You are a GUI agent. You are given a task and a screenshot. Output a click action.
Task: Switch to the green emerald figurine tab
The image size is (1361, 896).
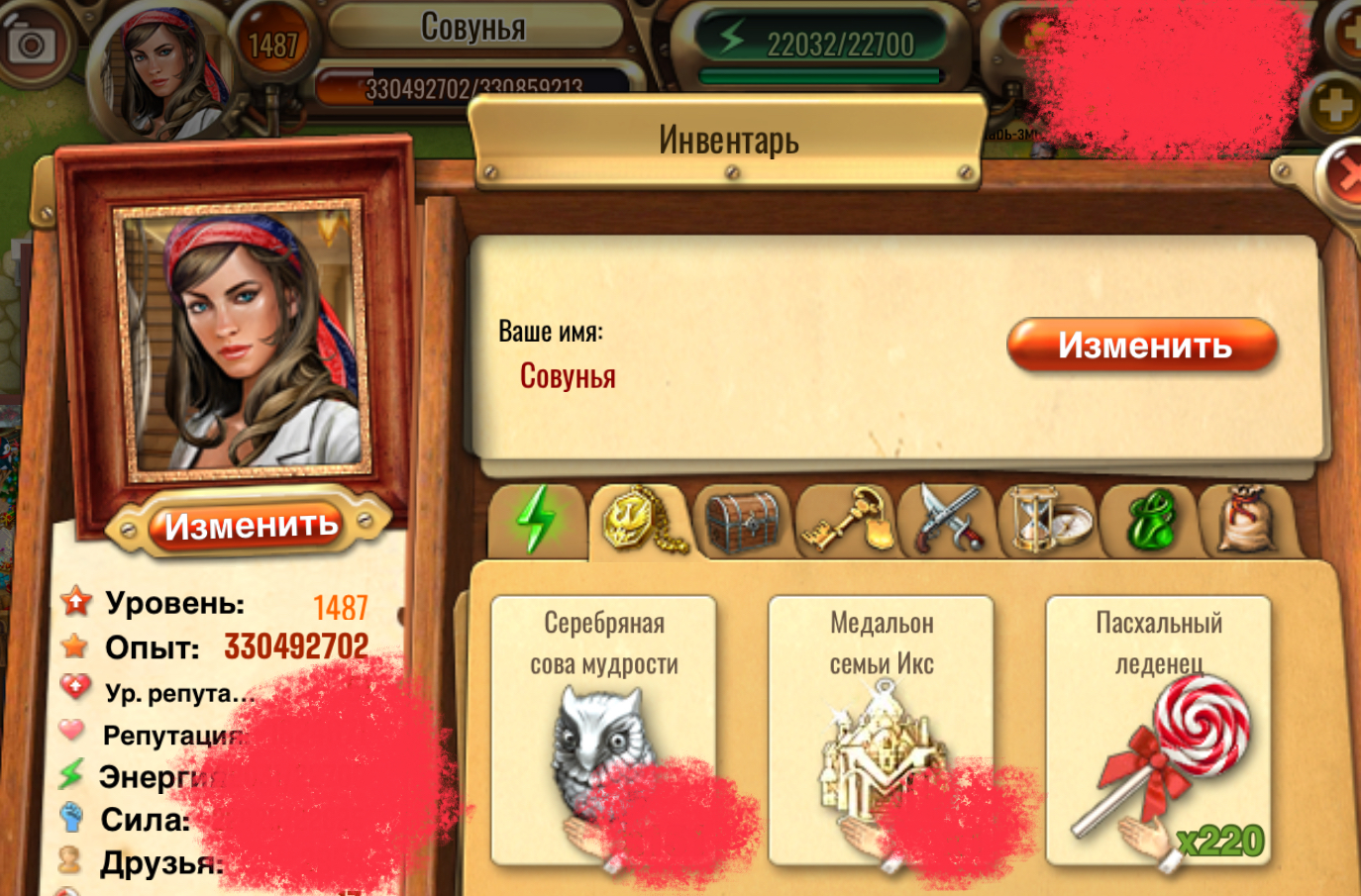1150,521
